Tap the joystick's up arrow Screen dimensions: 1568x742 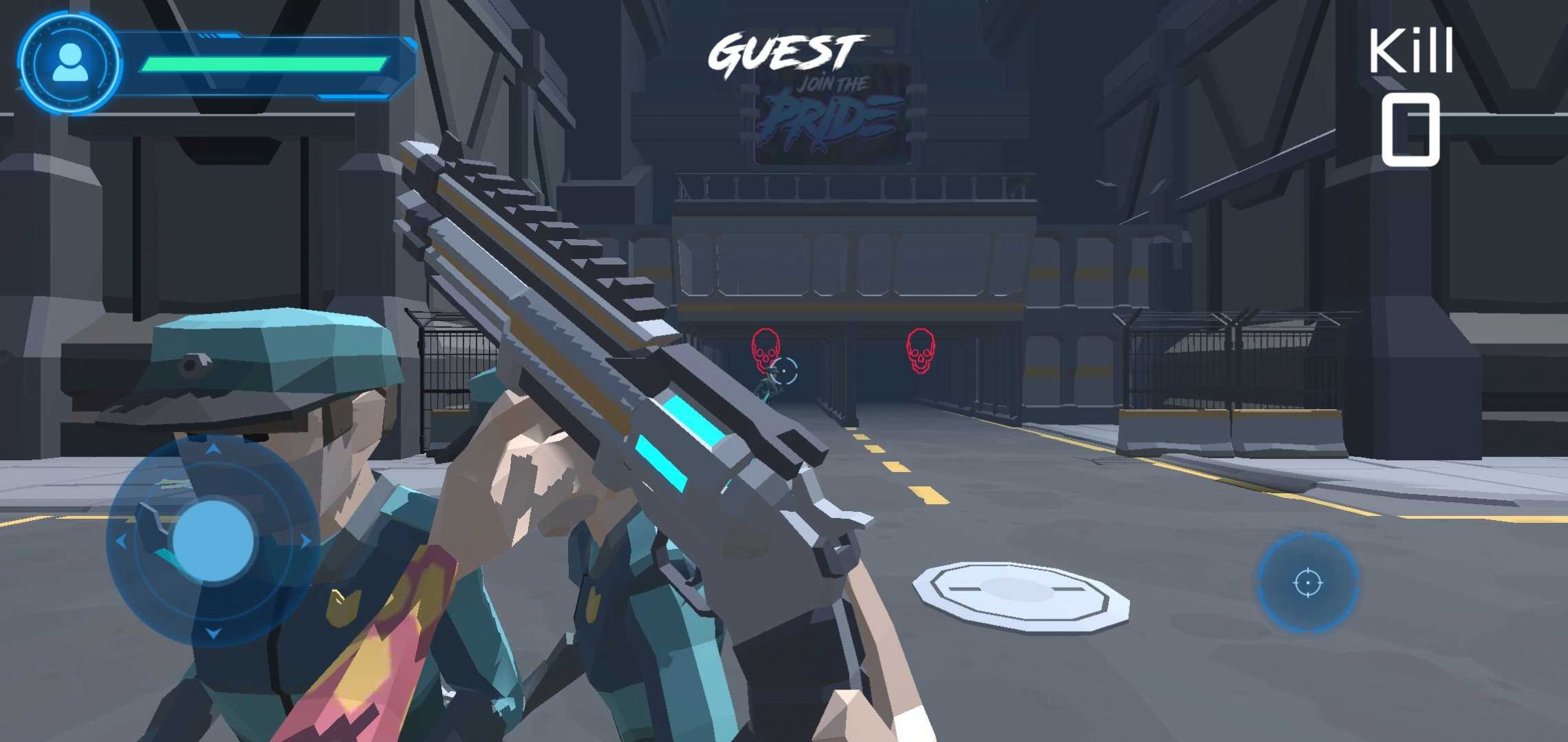[213, 450]
